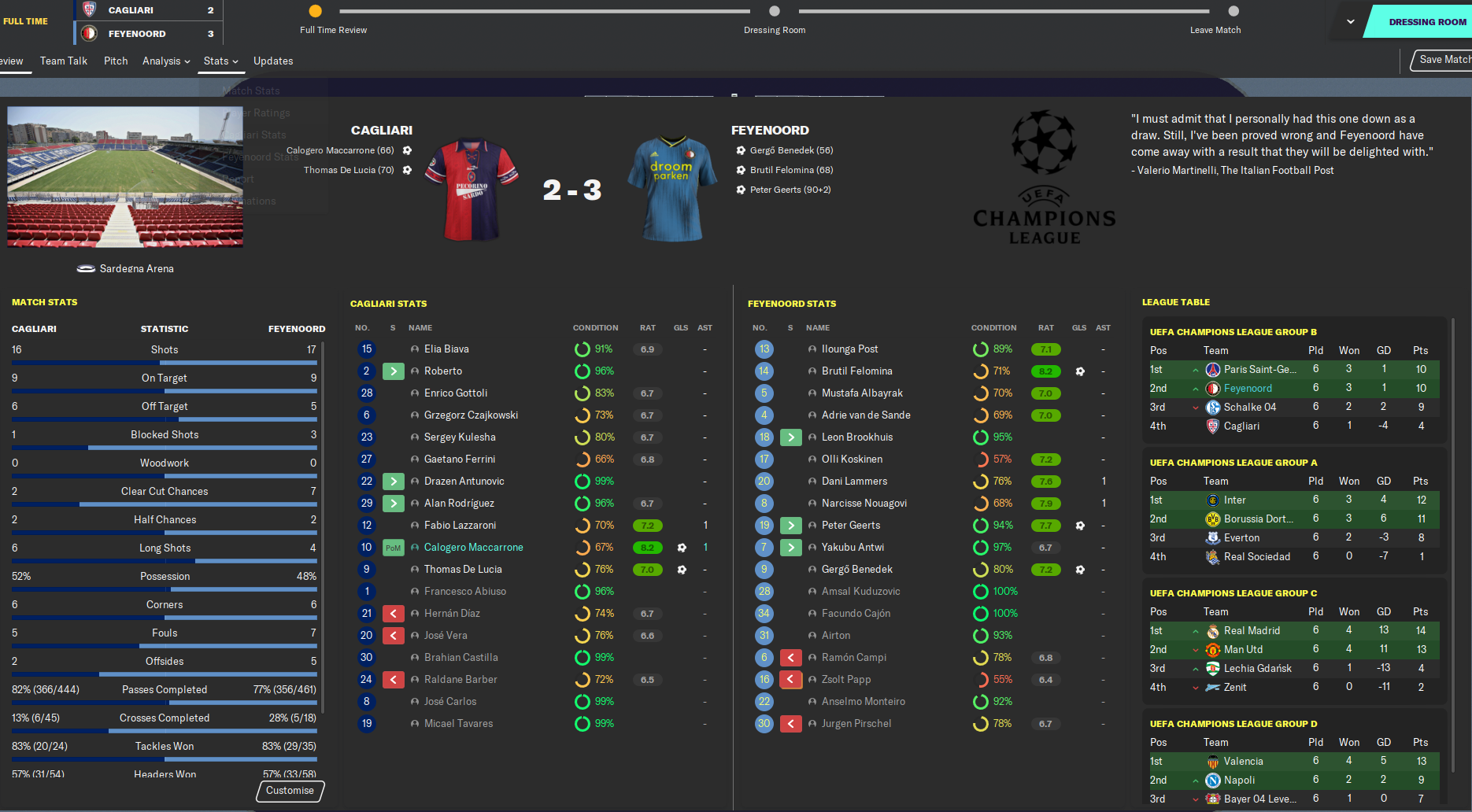Open the Team Talk tab

click(64, 61)
